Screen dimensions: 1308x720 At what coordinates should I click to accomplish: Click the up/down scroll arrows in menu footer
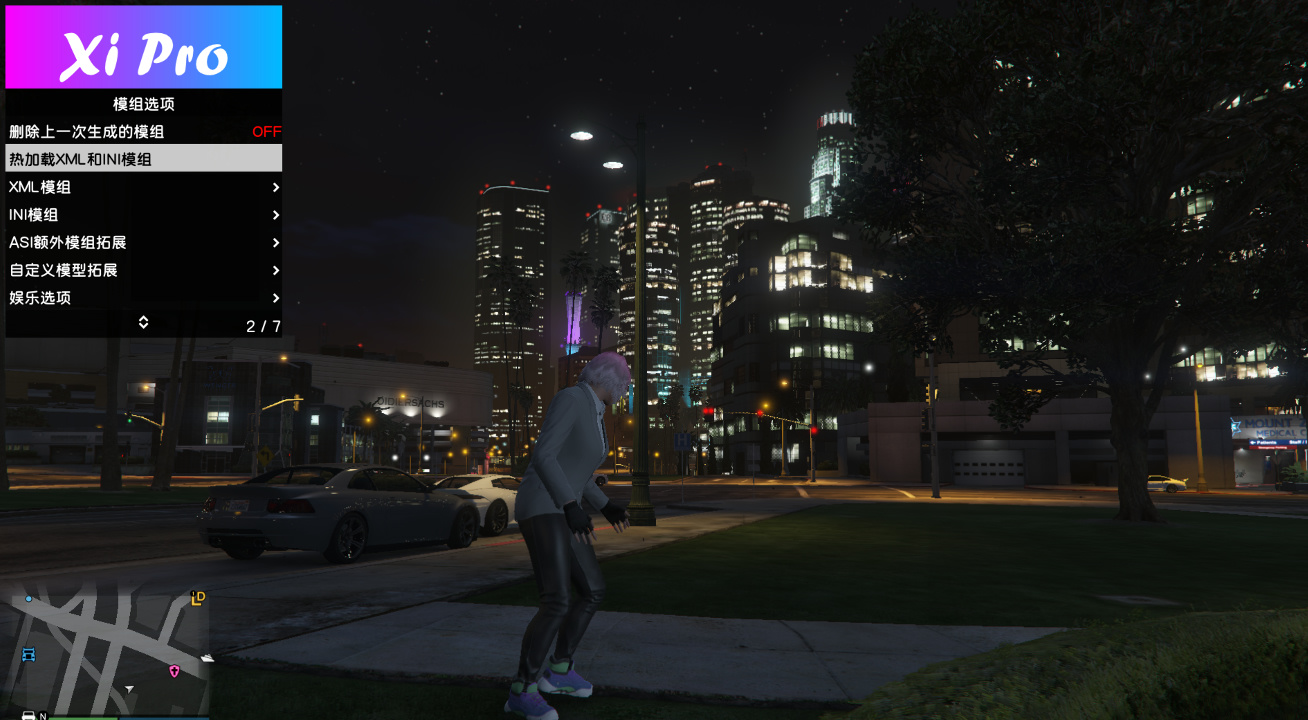(x=143, y=322)
